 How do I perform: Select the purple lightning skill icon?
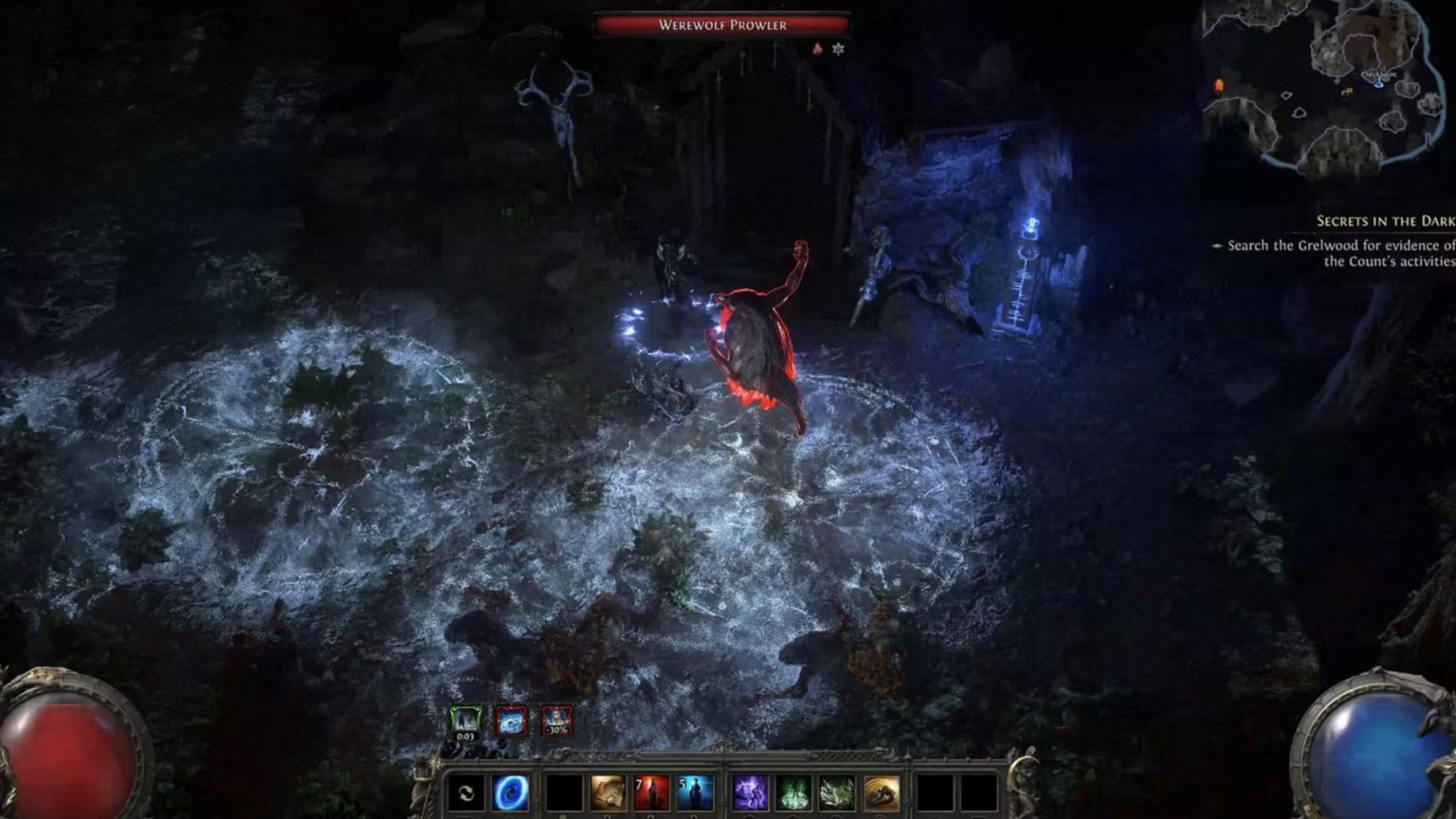tap(752, 794)
